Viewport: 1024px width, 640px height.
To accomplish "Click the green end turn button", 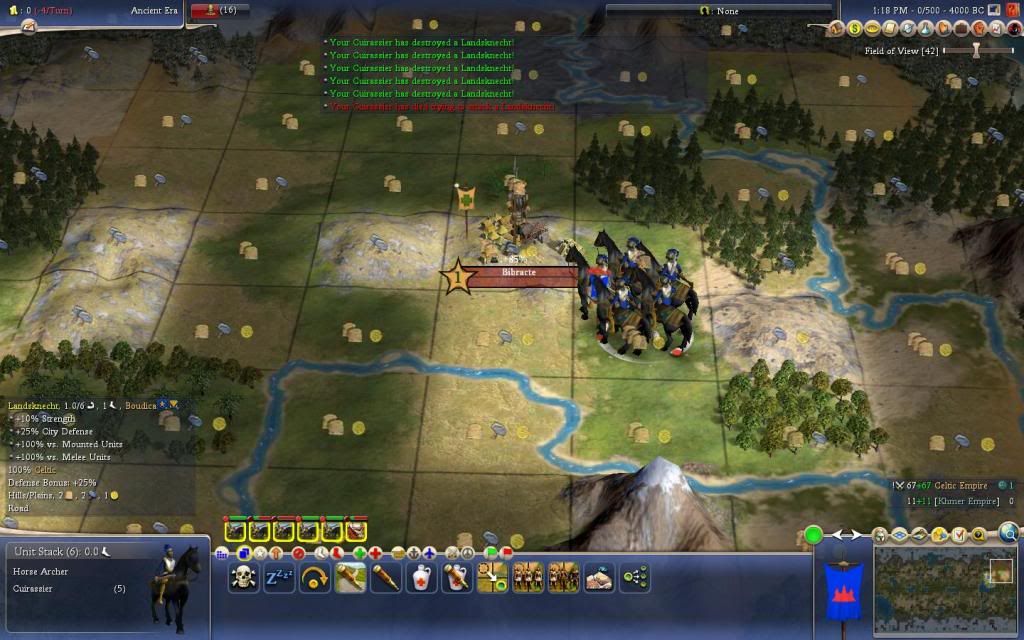I will coord(814,535).
